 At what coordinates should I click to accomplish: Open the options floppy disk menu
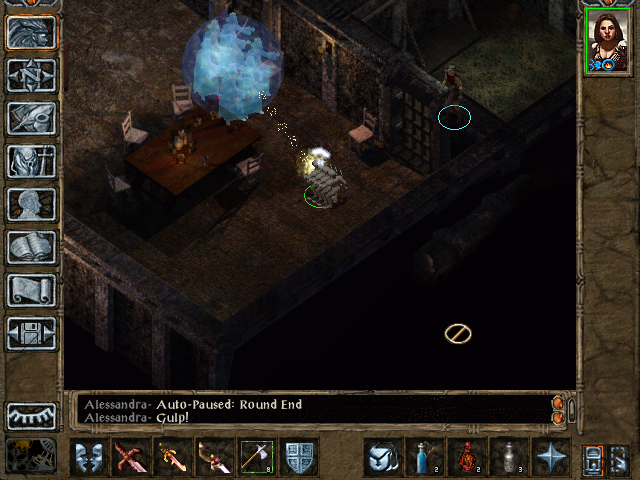pos(32,333)
